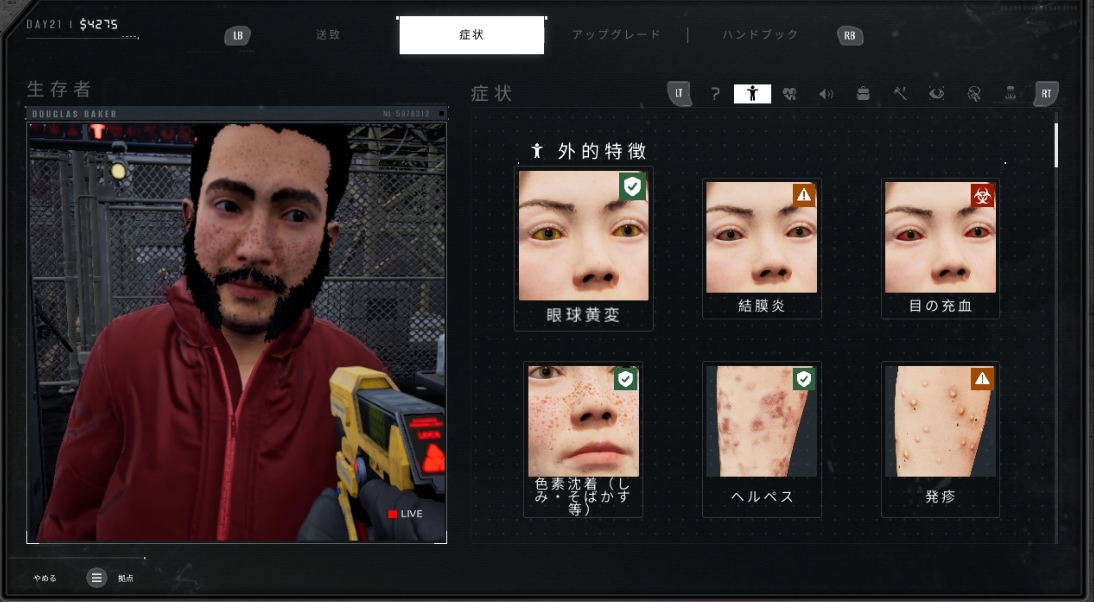Image resolution: width=1094 pixels, height=602 pixels.
Task: Select the ヘルペス symptom card
Action: [x=762, y=438]
